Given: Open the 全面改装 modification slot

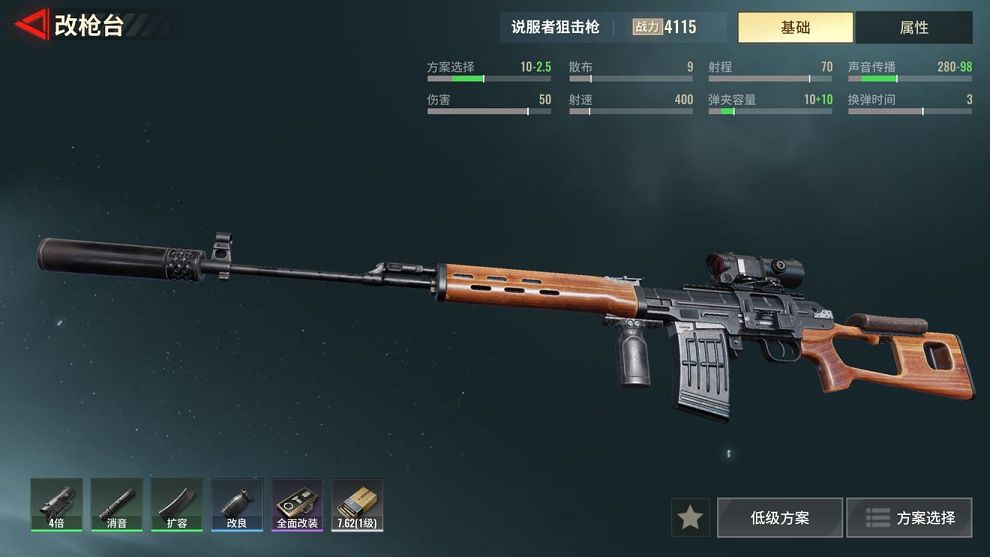Looking at the screenshot, I should point(297,504).
